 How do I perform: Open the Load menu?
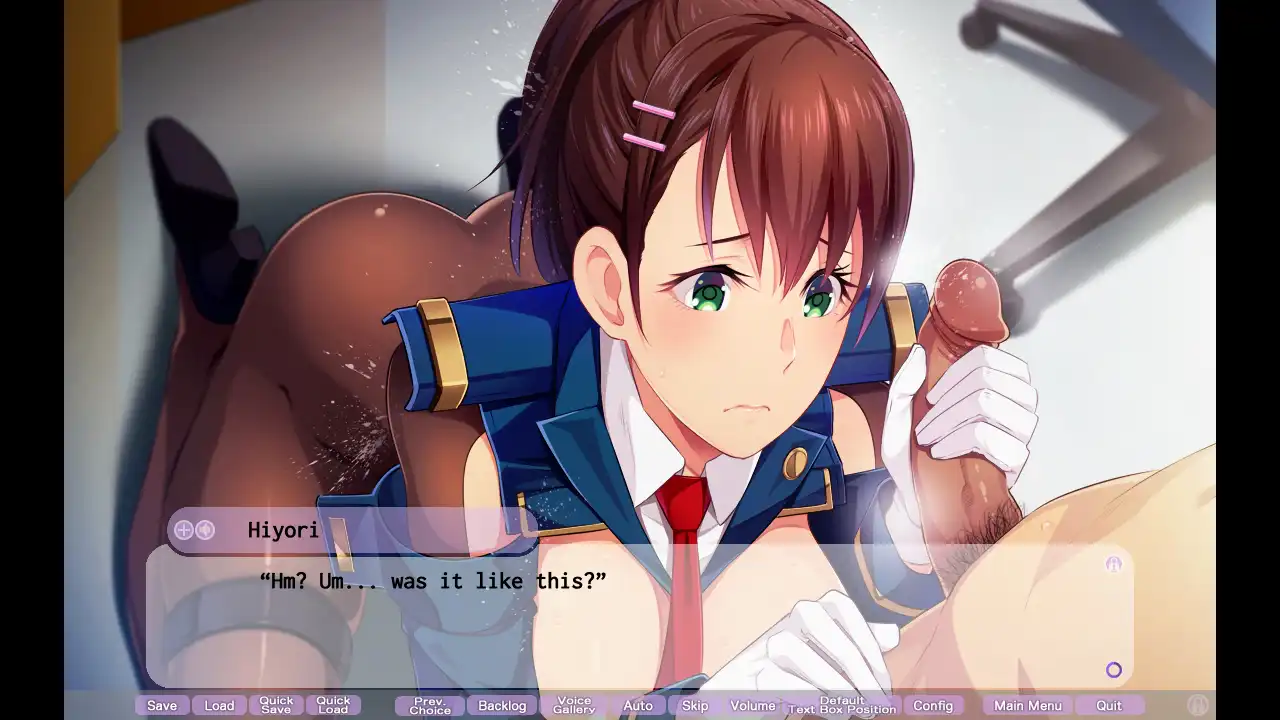[219, 706]
